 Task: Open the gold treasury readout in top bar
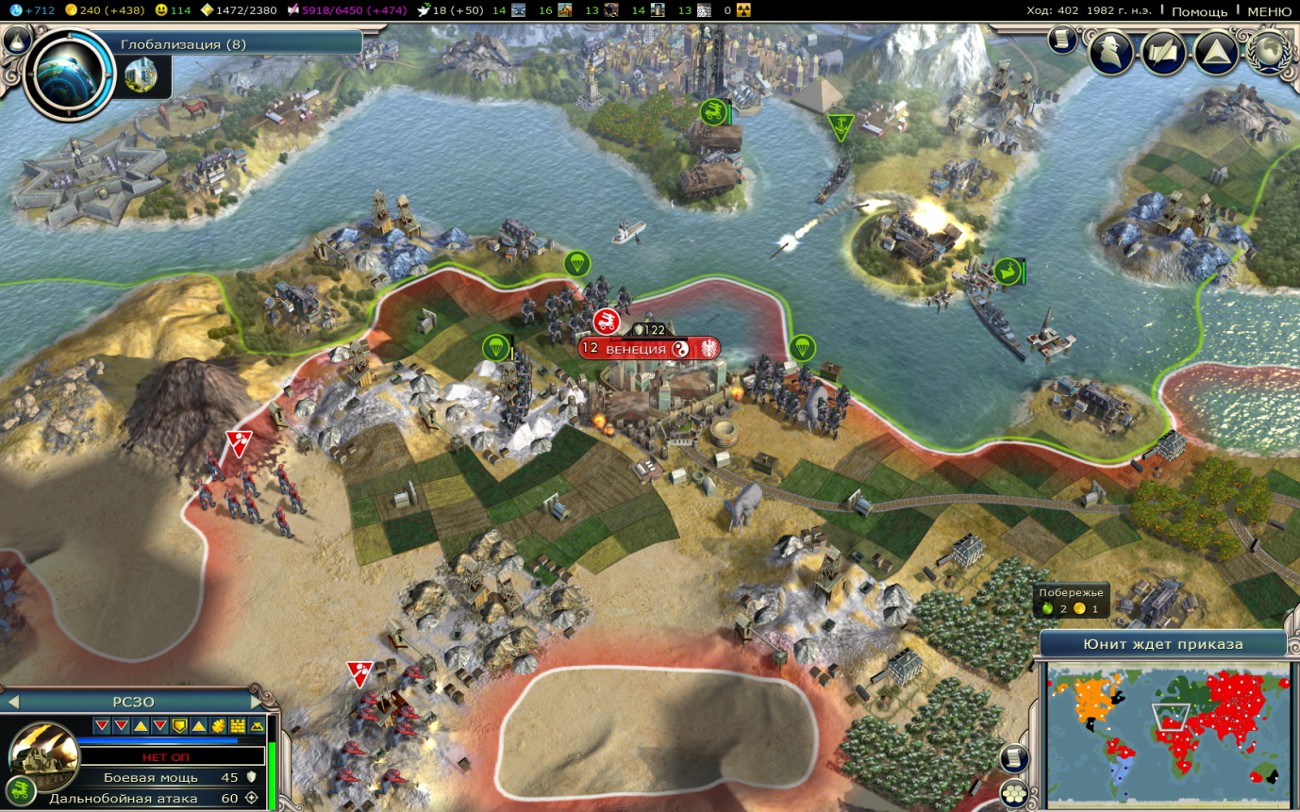click(x=103, y=10)
